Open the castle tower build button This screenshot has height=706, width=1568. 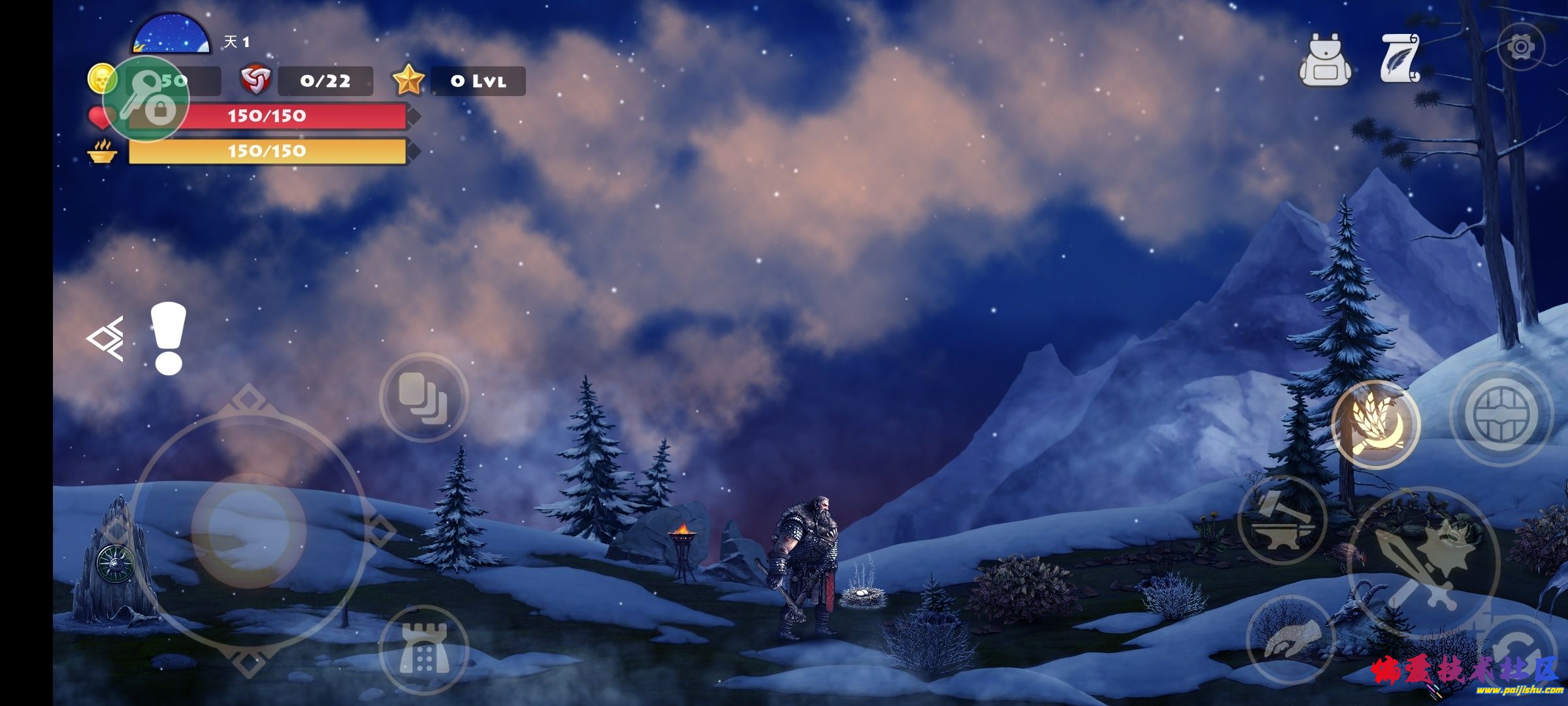(424, 649)
